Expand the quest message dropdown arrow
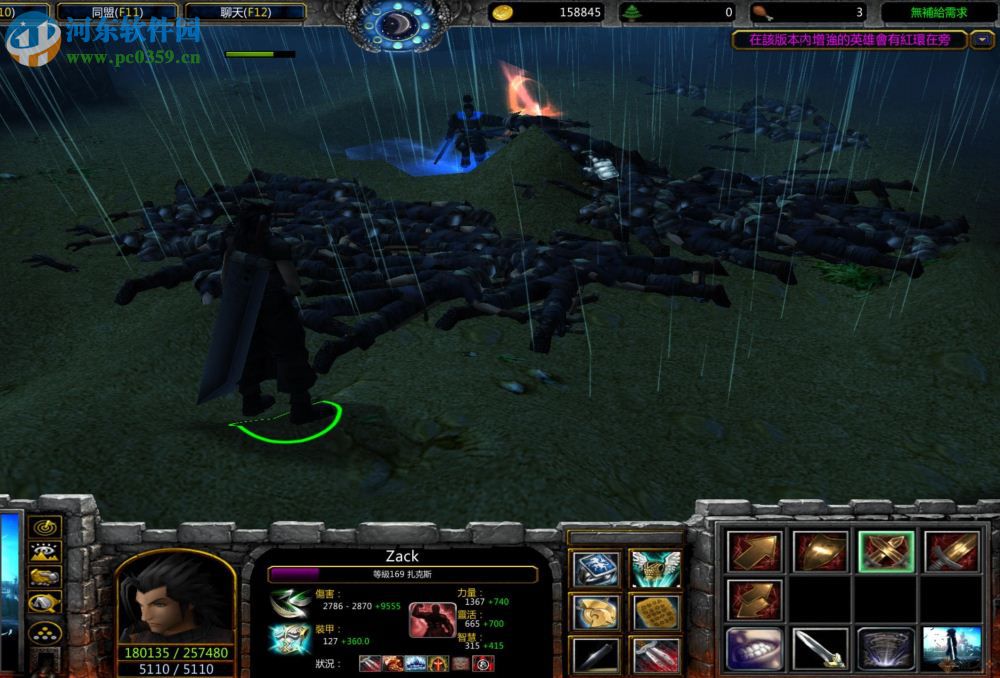 click(982, 40)
